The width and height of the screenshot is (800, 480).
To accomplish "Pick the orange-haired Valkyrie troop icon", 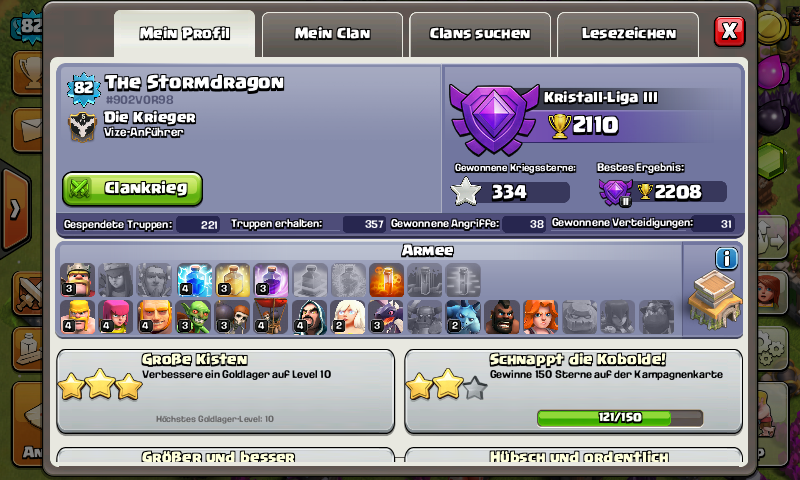I will pos(540,317).
